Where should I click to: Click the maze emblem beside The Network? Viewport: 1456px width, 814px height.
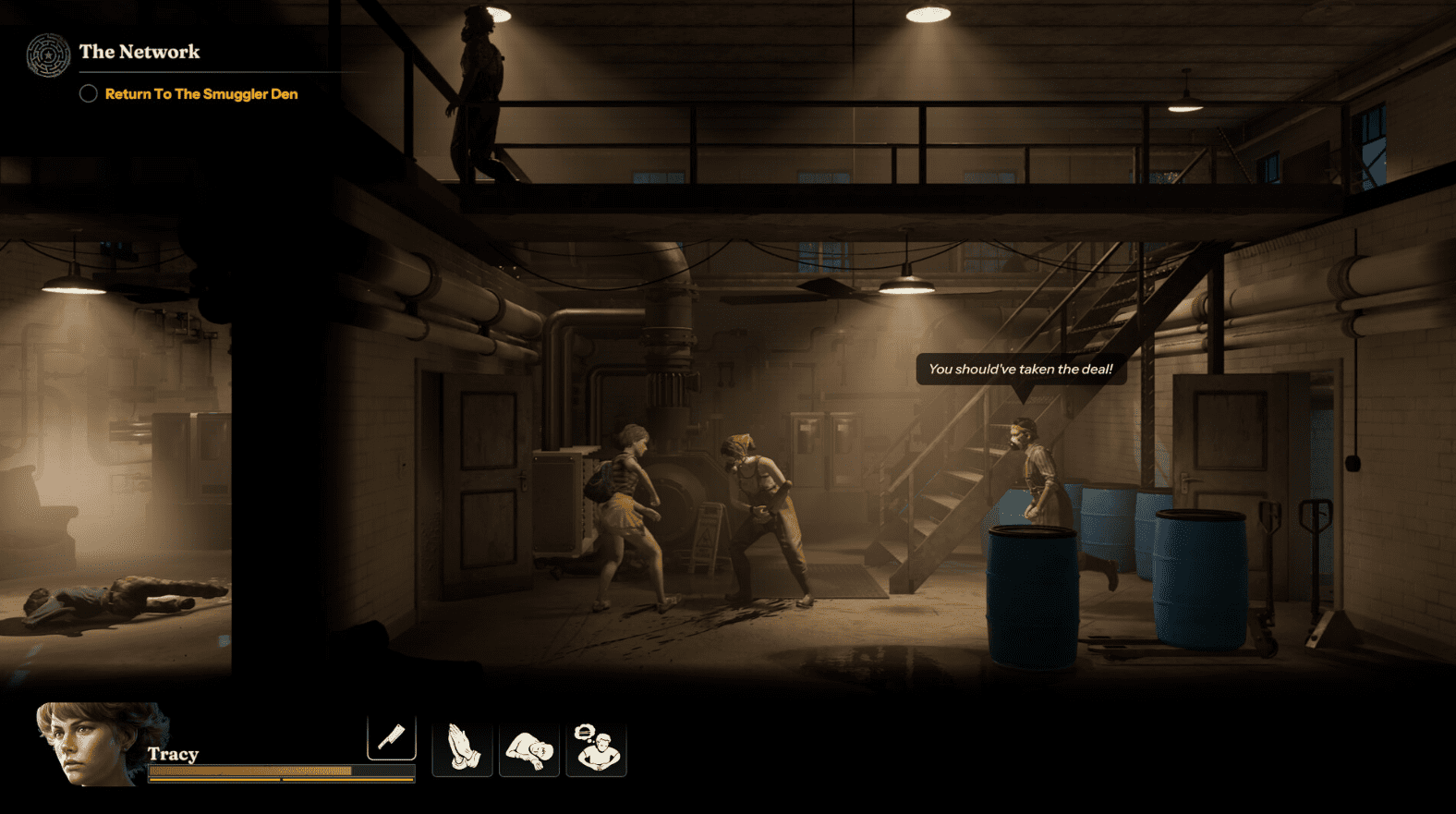point(46,55)
